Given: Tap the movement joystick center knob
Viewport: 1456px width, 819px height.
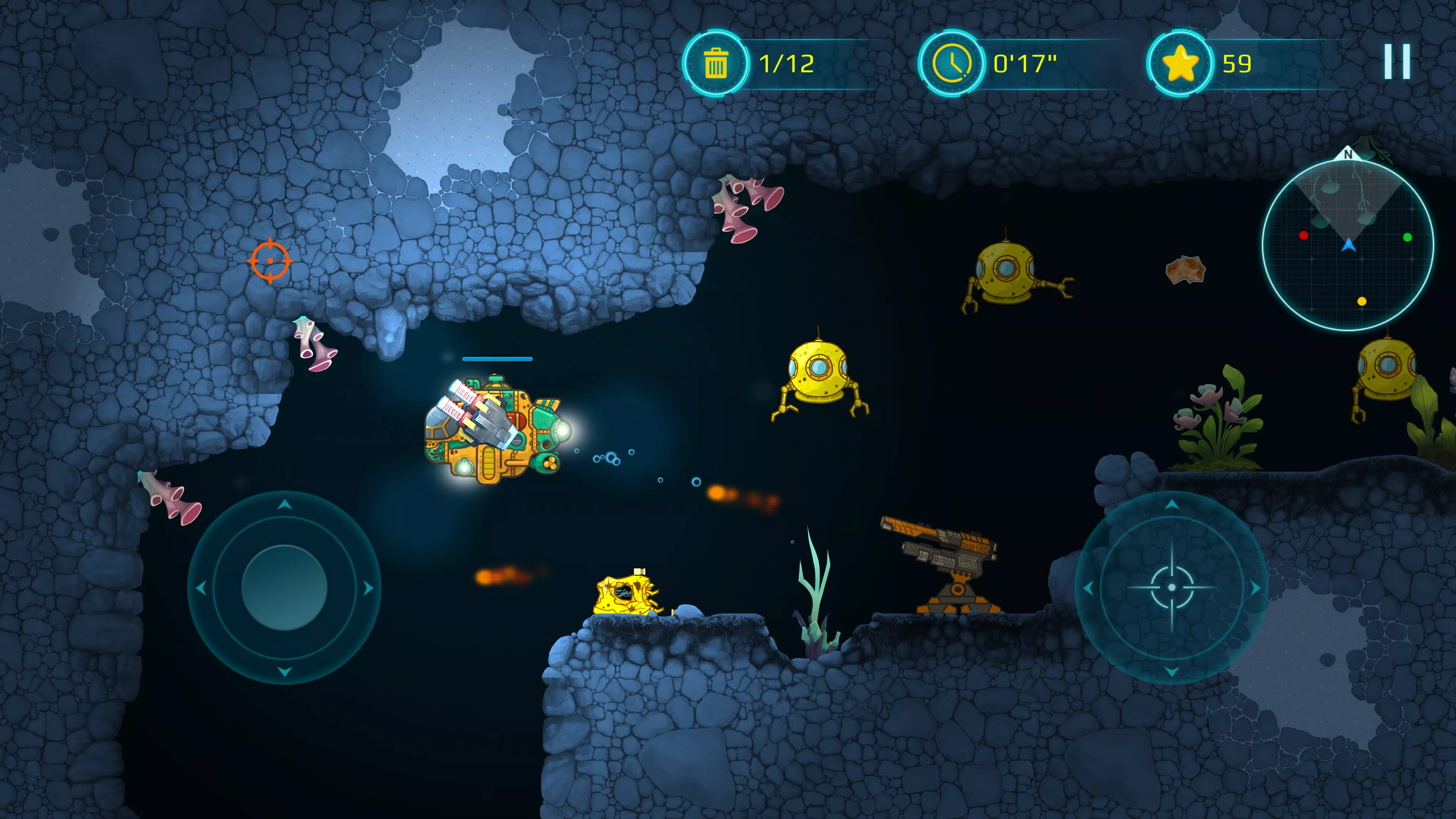Looking at the screenshot, I should point(284,588).
